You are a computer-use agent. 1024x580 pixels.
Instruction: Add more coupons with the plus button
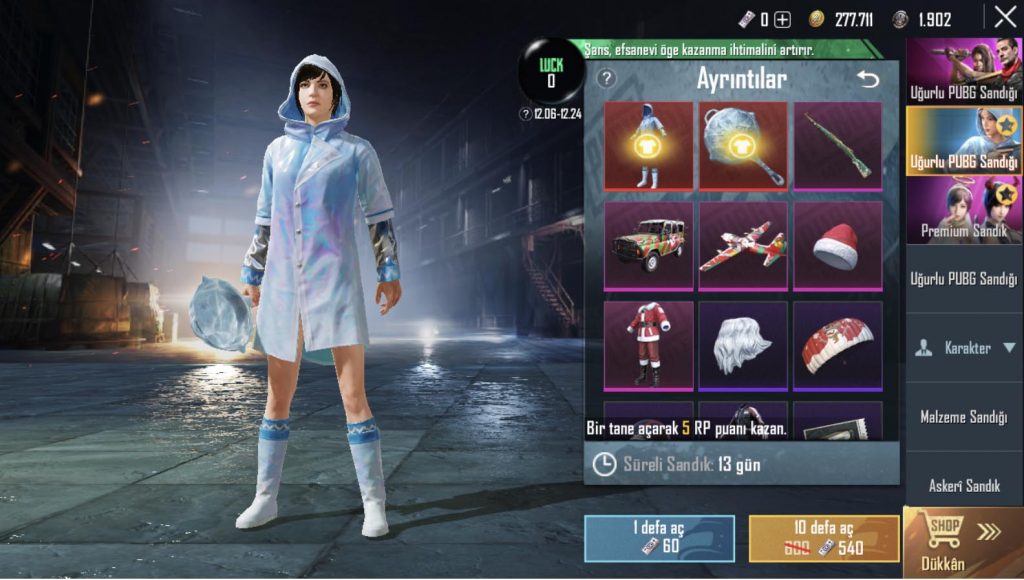[x=783, y=19]
